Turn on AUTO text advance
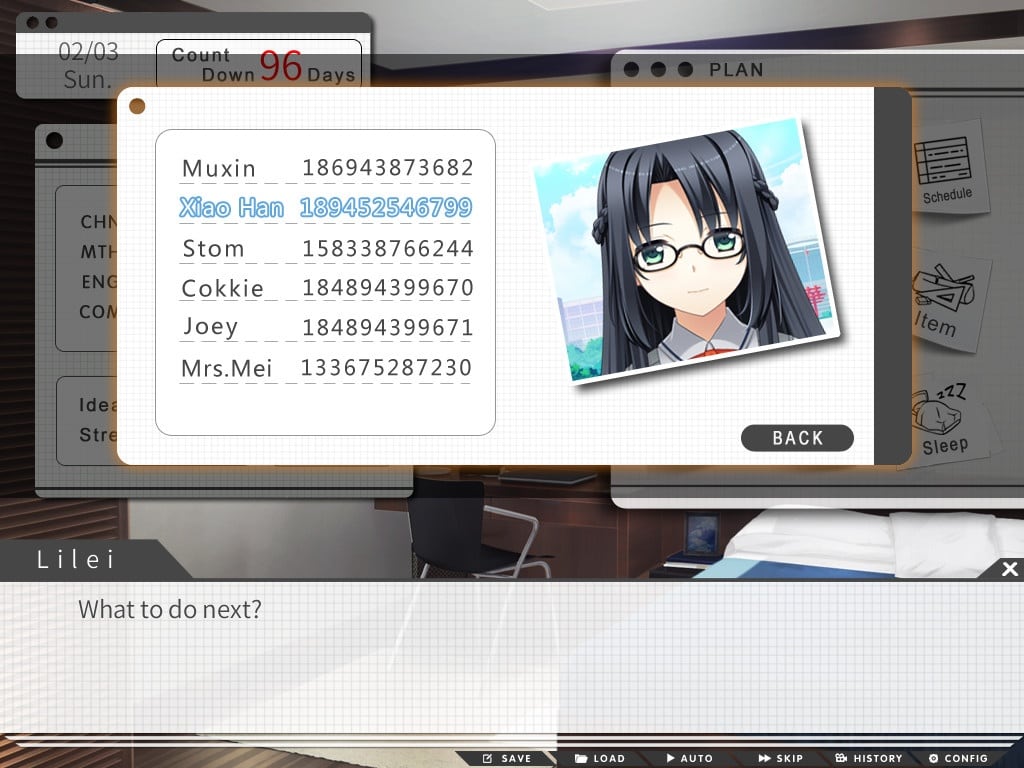1024x768 pixels. [x=689, y=758]
